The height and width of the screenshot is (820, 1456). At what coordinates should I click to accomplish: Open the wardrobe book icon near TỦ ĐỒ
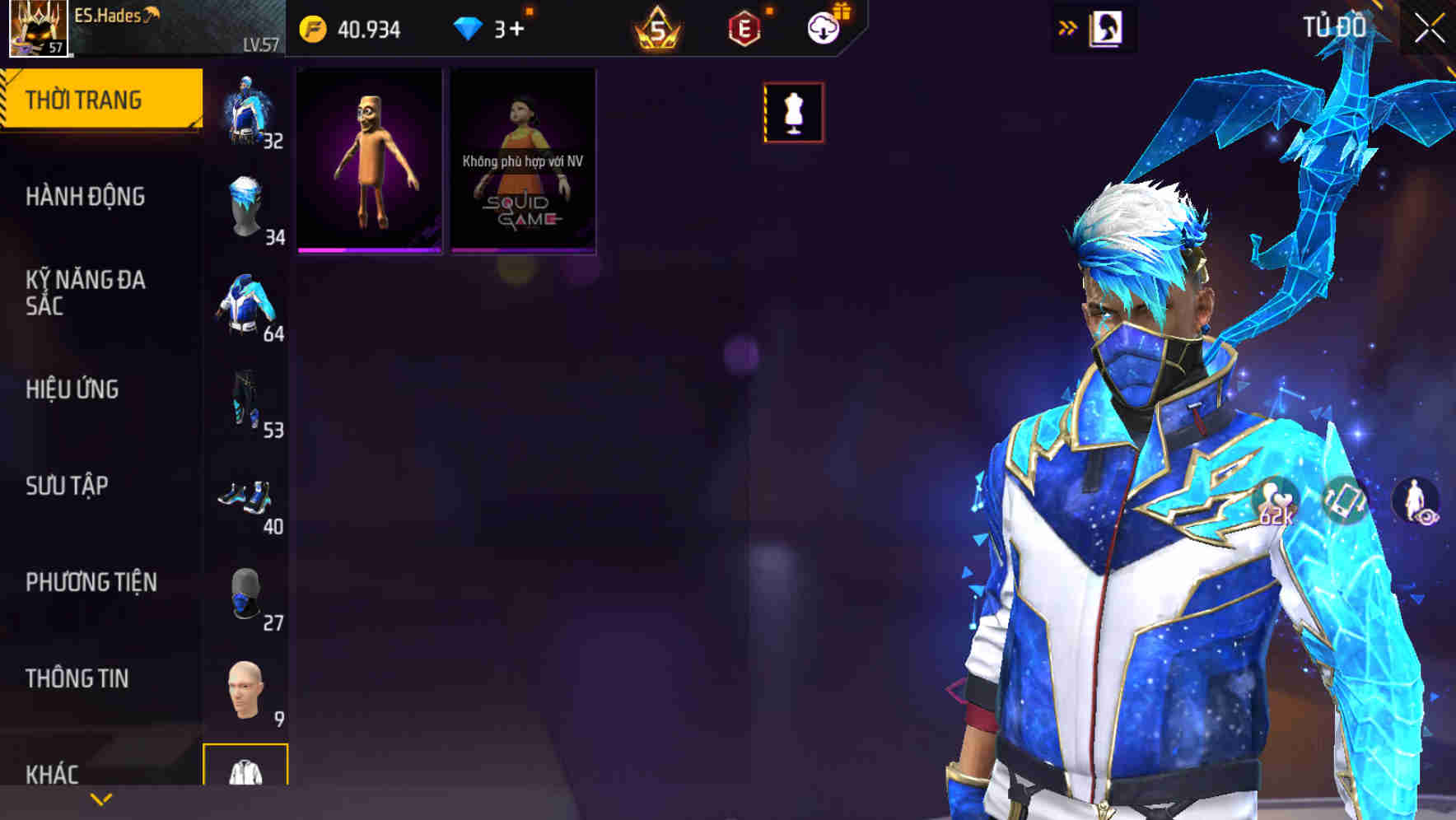(1108, 26)
